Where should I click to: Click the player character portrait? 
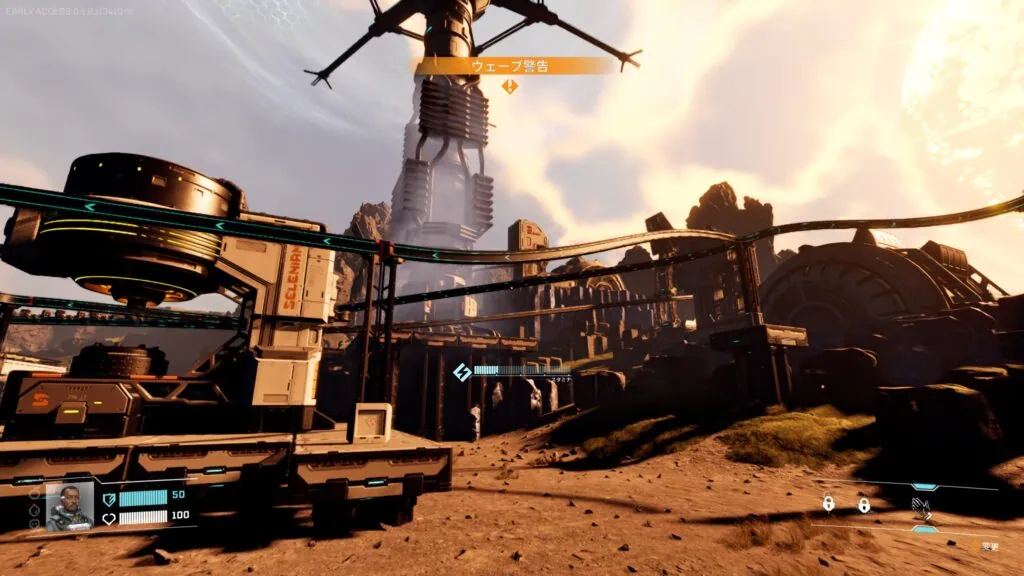tap(69, 505)
